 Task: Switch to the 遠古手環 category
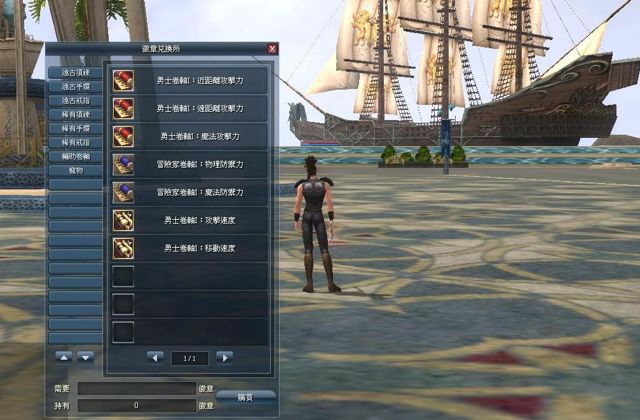75,86
